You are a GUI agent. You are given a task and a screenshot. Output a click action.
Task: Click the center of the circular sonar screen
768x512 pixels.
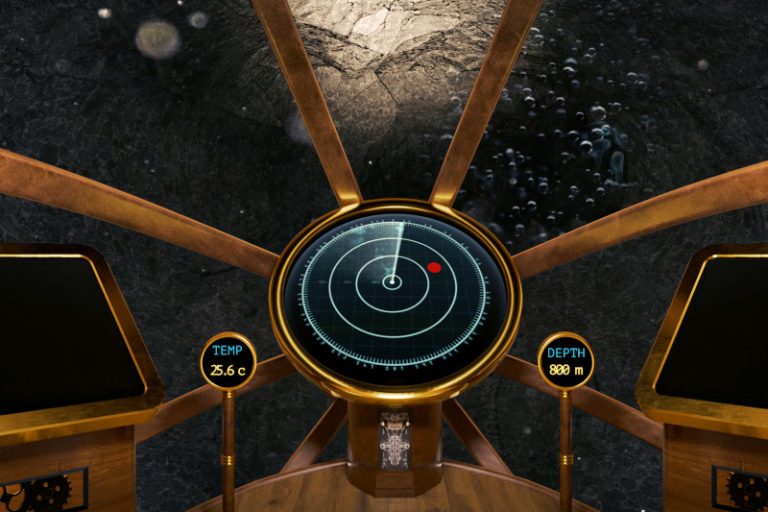[393, 283]
